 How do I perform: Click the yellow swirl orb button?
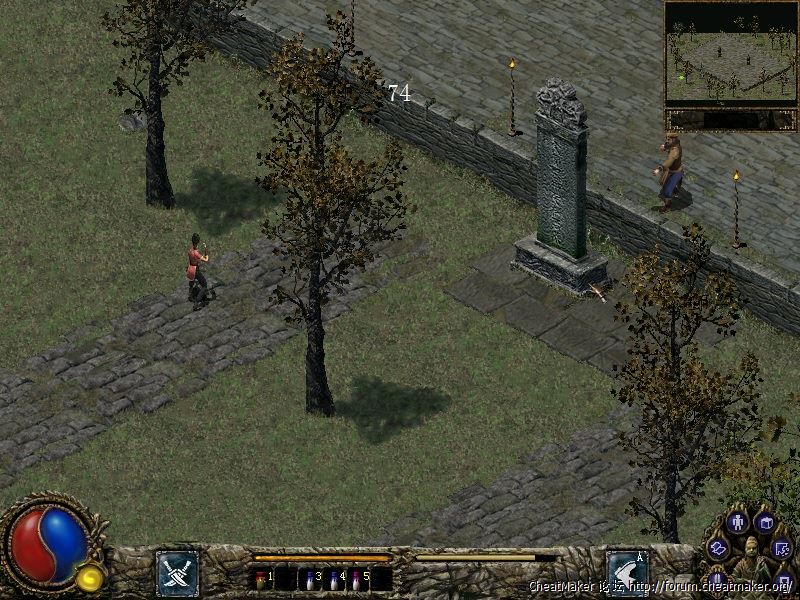click(x=90, y=576)
